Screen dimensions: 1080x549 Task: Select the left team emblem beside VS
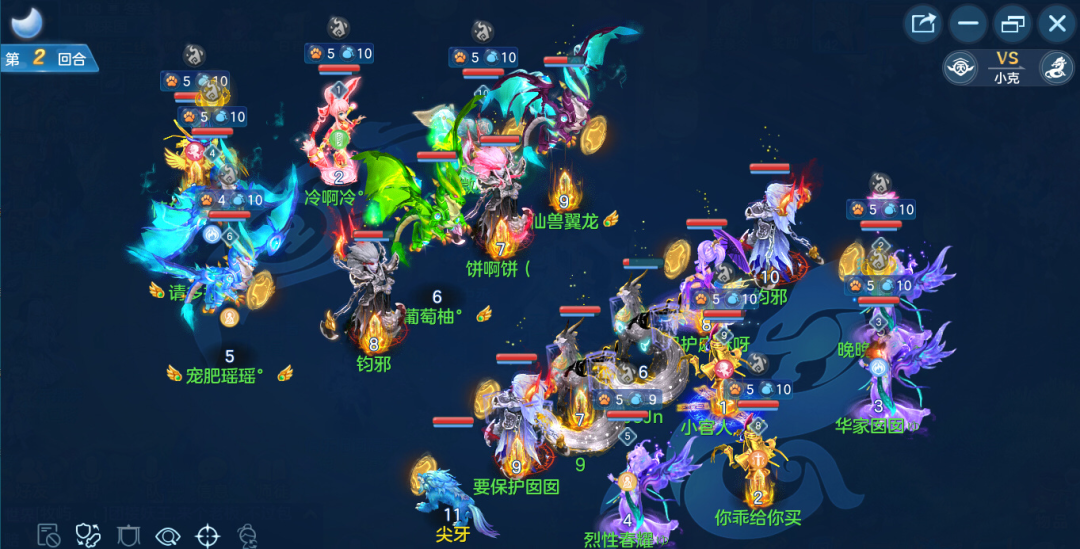pyautogui.click(x=960, y=68)
